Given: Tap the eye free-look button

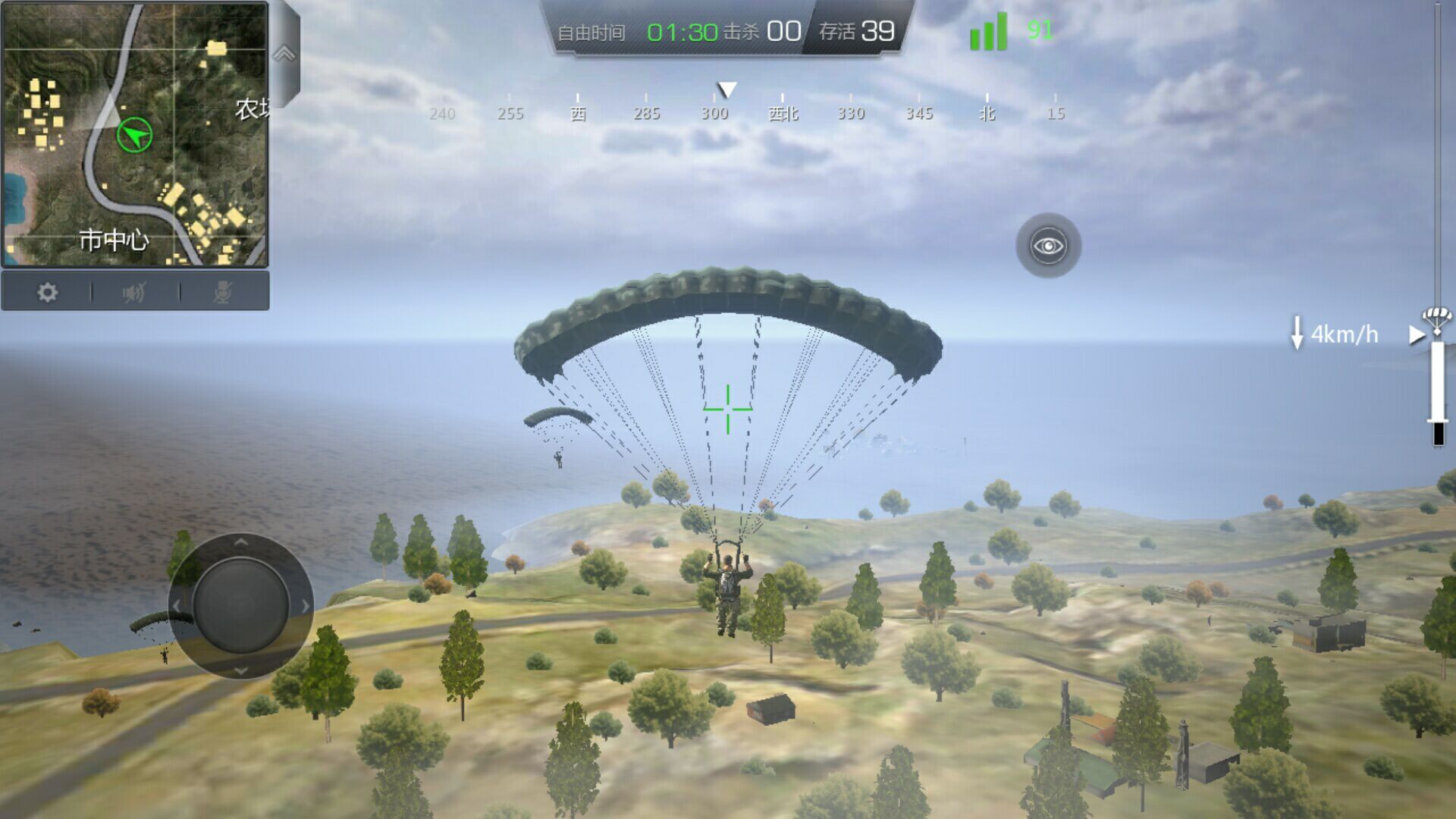Looking at the screenshot, I should click(1048, 246).
